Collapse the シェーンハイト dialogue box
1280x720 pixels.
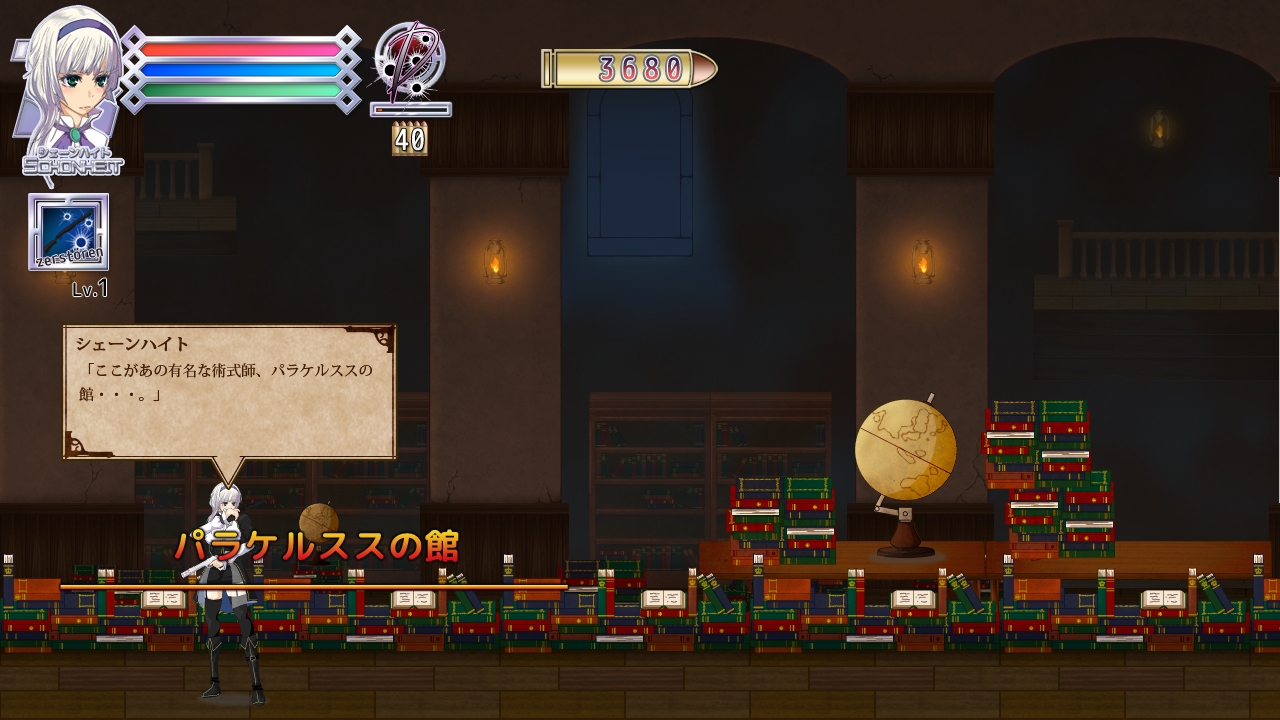[x=230, y=390]
